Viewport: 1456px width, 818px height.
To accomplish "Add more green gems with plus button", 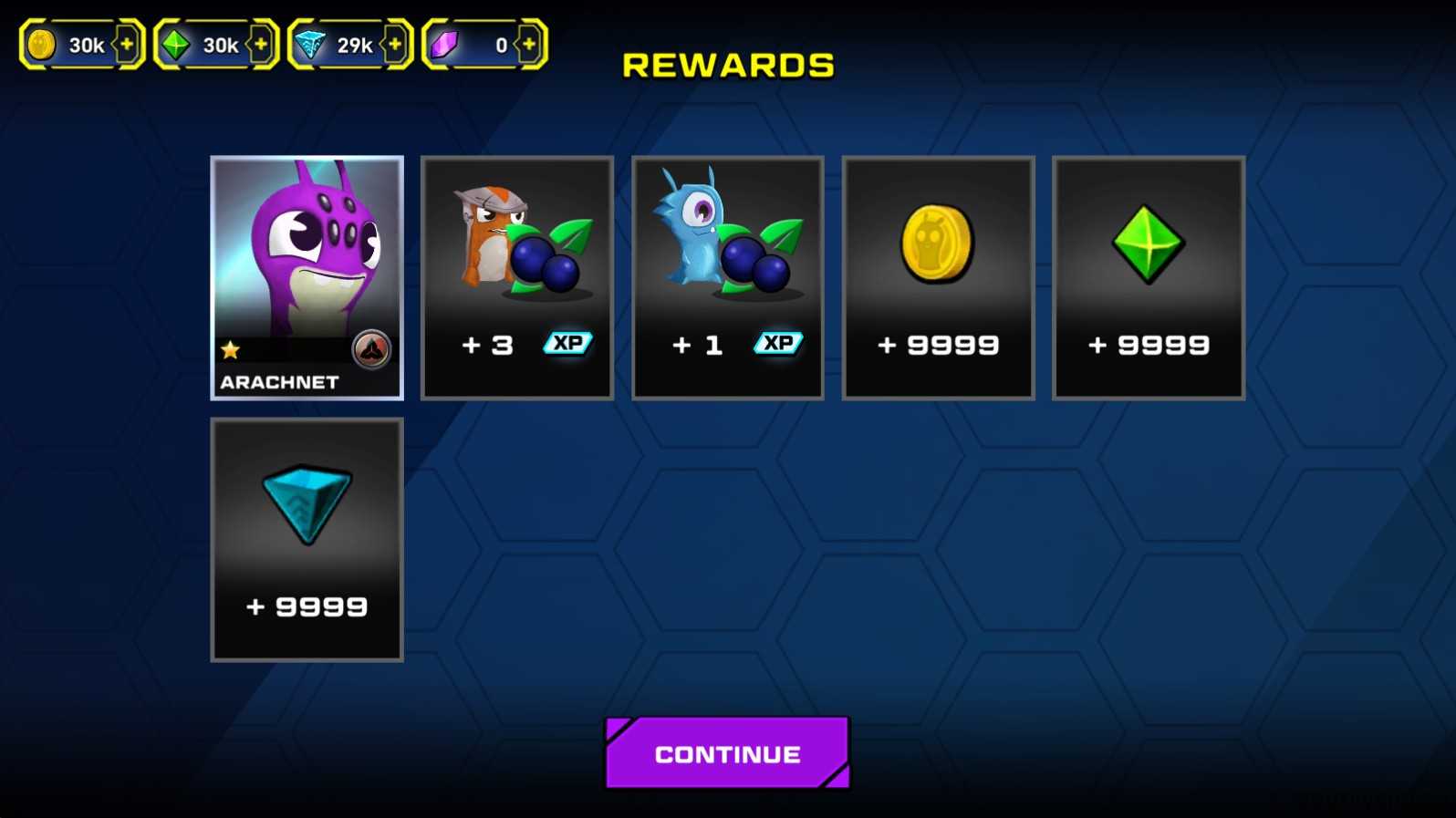I will (261, 44).
